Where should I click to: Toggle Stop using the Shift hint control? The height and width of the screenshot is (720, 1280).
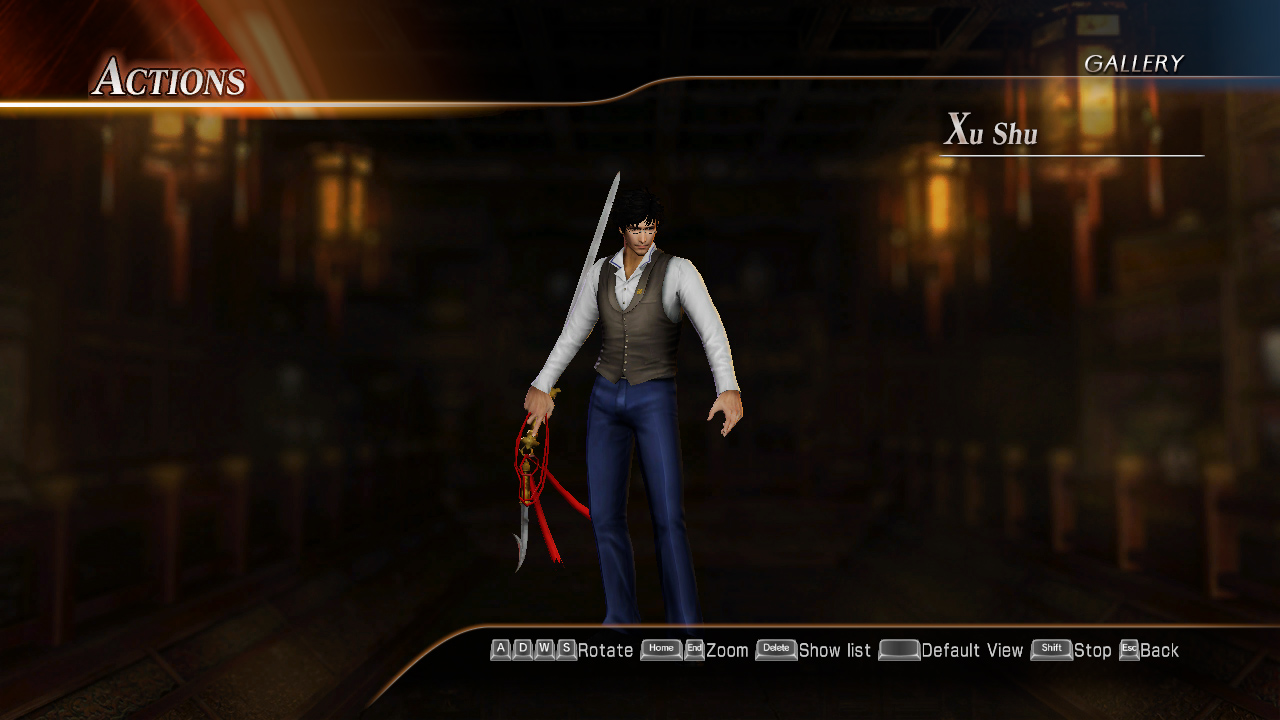pyautogui.click(x=1052, y=649)
